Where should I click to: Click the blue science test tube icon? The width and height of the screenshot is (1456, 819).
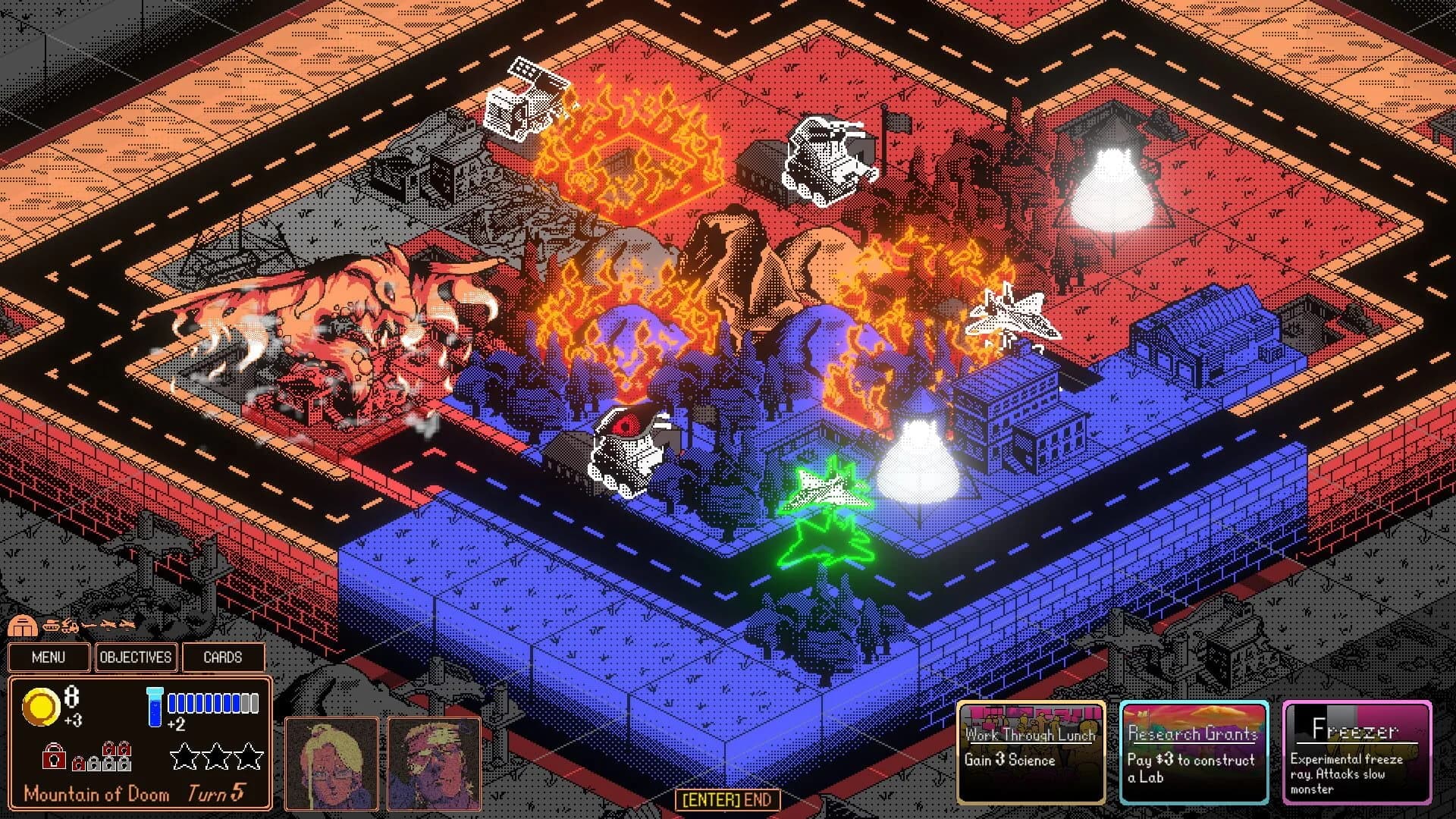click(154, 707)
